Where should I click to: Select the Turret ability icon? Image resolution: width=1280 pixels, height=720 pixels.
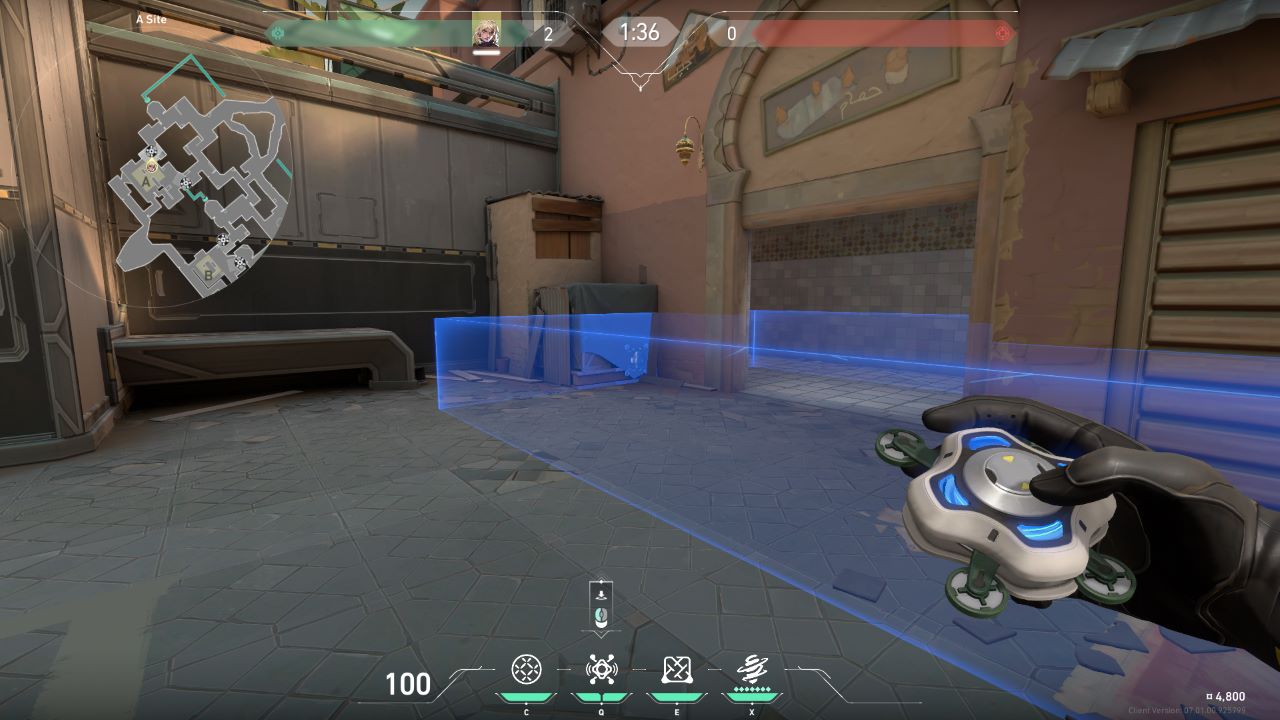(x=676, y=667)
